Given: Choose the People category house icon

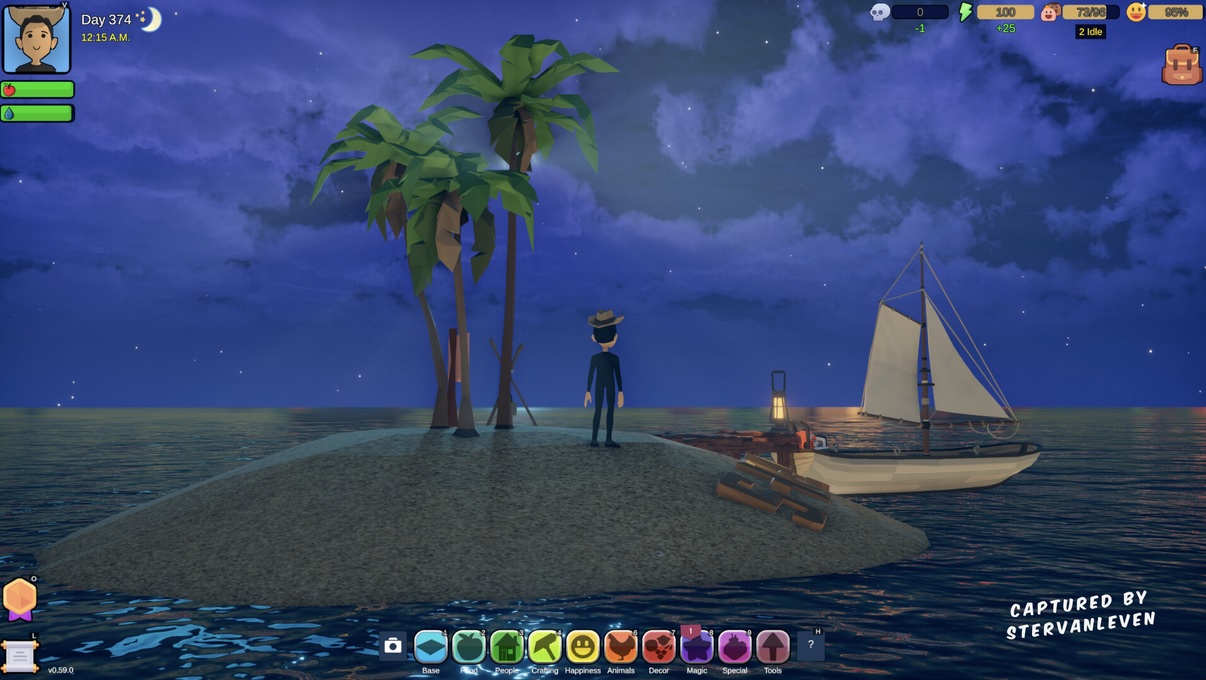Looking at the screenshot, I should click(x=507, y=647).
